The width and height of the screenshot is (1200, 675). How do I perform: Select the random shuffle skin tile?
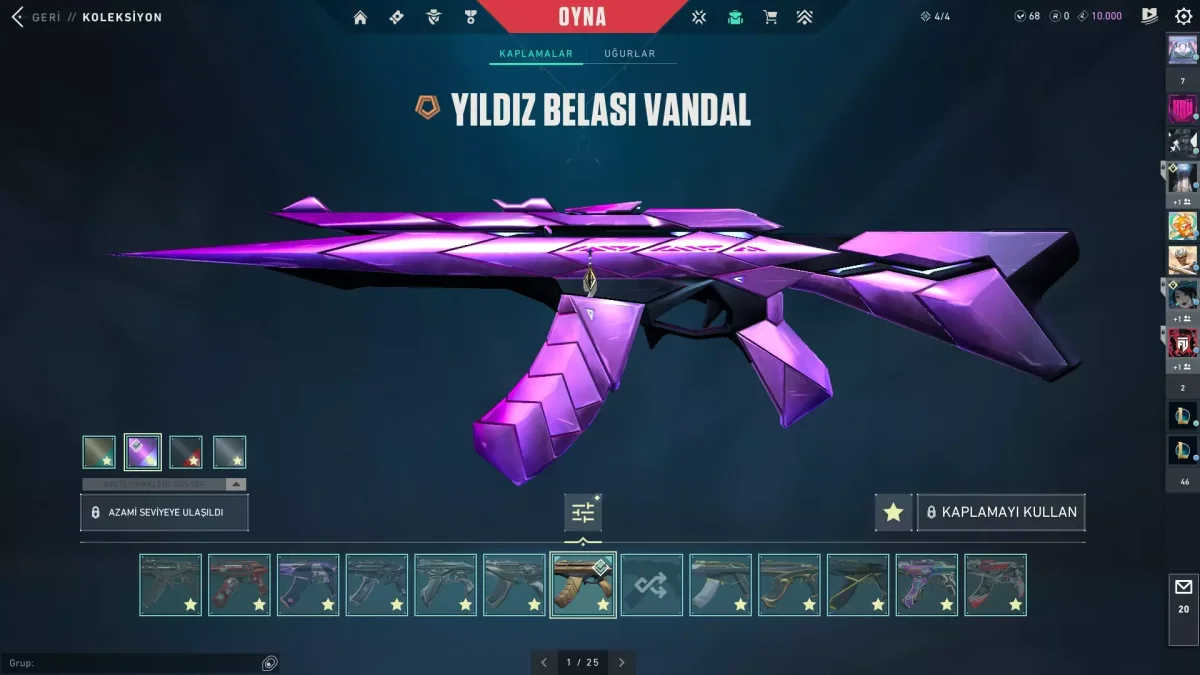tap(651, 585)
